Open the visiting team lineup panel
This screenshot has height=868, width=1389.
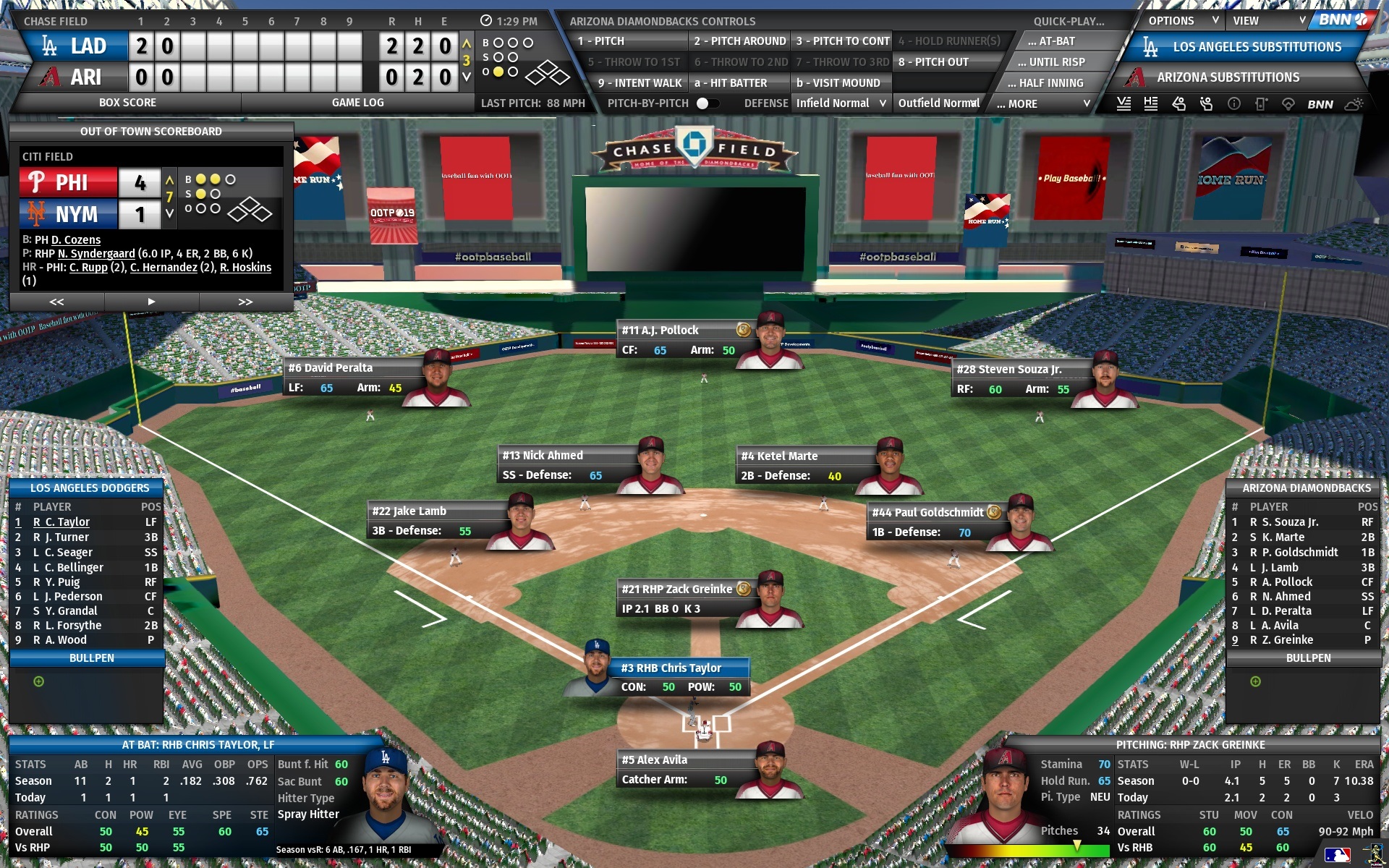point(1123,103)
